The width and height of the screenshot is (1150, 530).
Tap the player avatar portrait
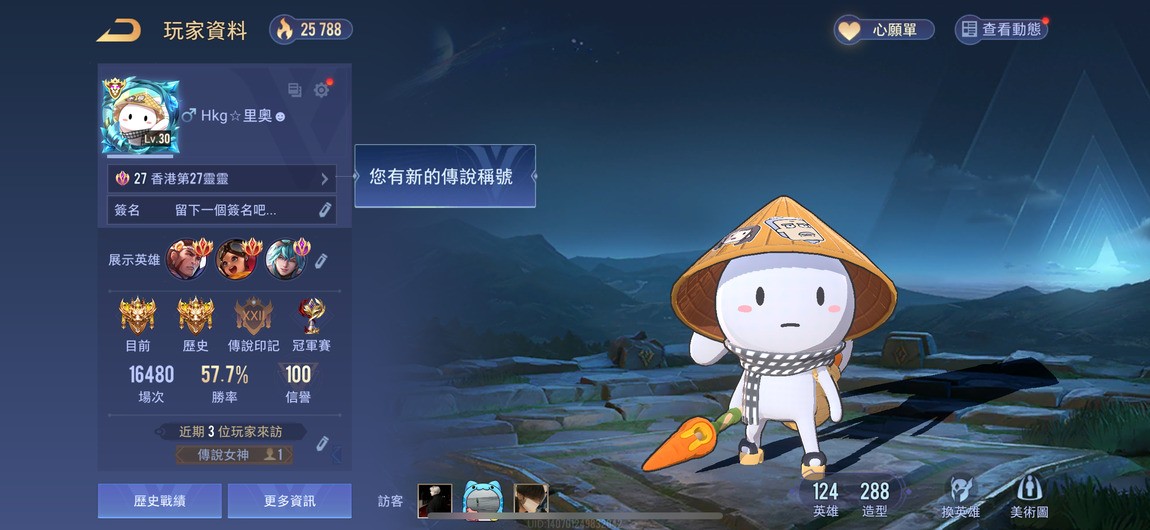(140, 116)
